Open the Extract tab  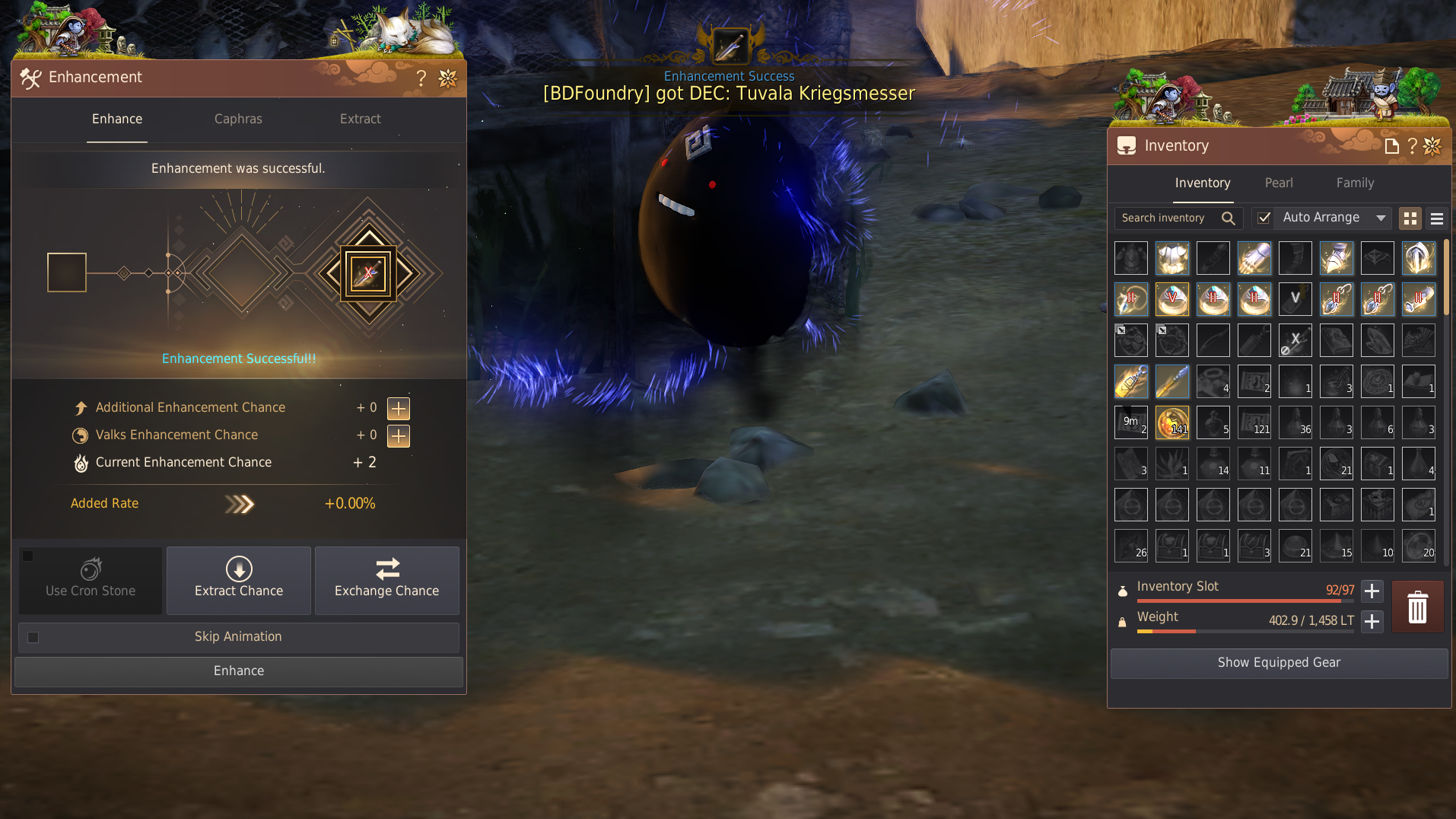[360, 119]
